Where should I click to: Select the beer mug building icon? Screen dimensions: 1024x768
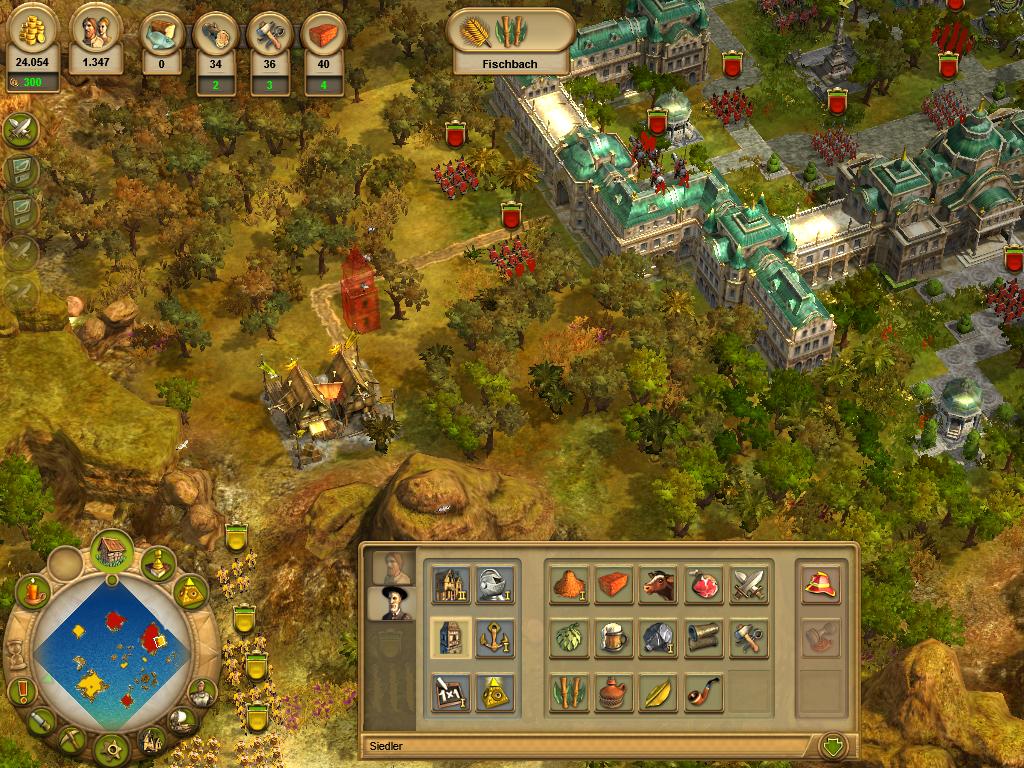click(613, 638)
